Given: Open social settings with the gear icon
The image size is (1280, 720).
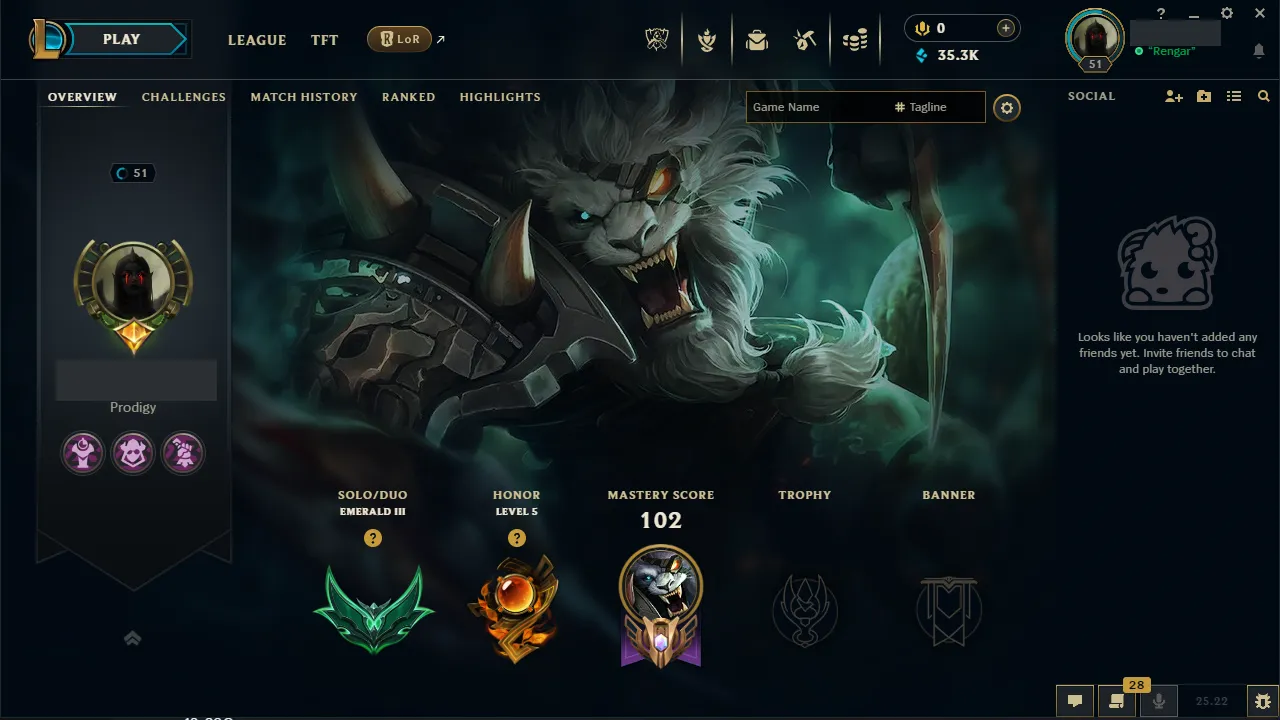Looking at the screenshot, I should click(1006, 107).
